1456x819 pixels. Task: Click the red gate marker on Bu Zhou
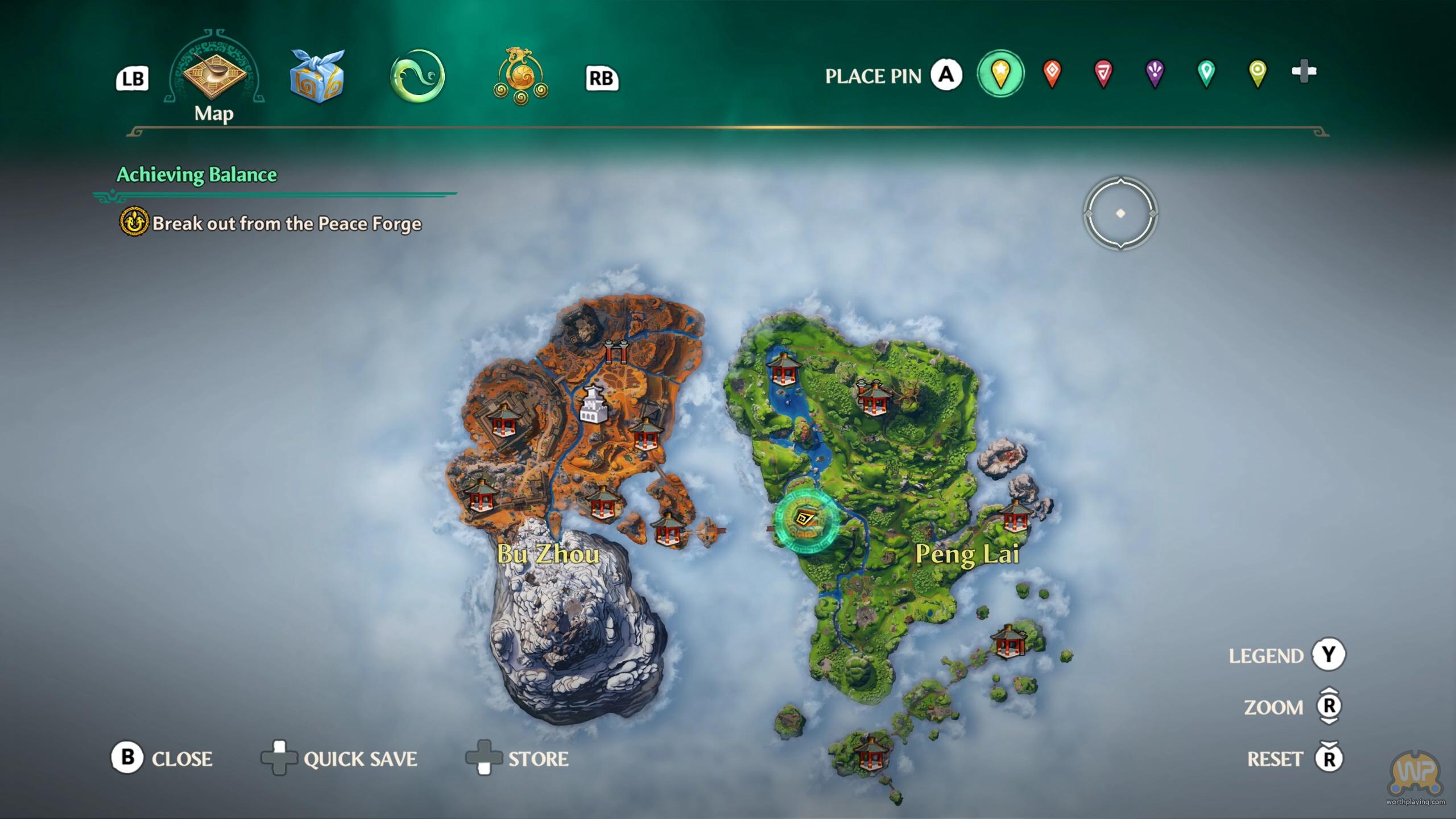tap(616, 350)
